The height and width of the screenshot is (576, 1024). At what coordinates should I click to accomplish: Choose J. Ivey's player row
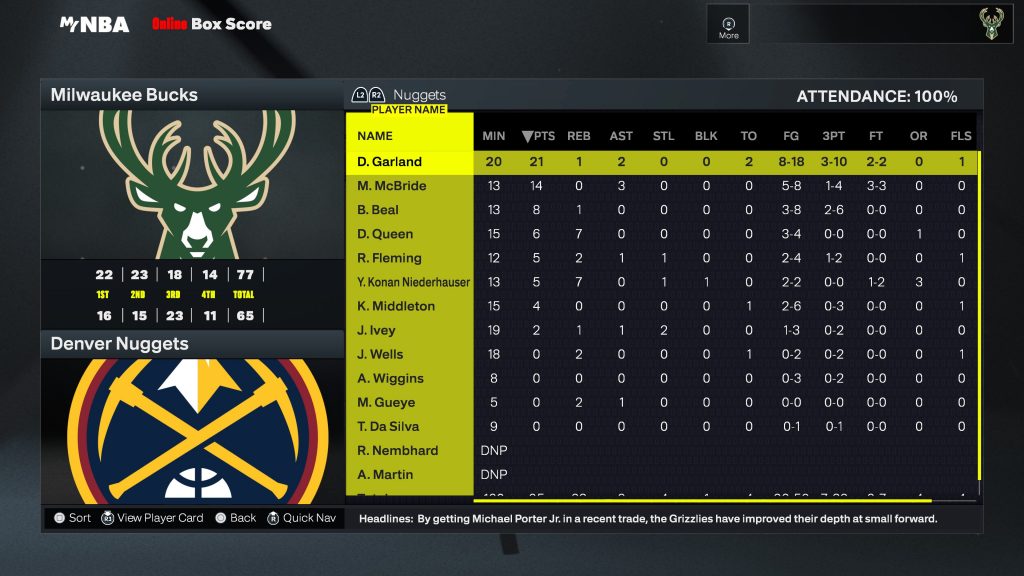[376, 330]
